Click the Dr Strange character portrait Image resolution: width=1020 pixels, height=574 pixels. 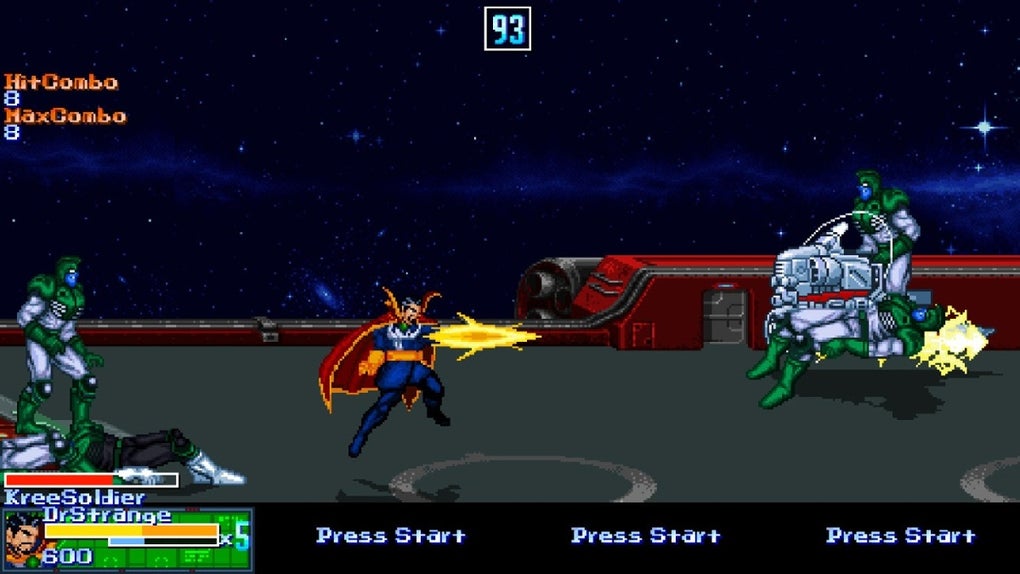(23, 540)
